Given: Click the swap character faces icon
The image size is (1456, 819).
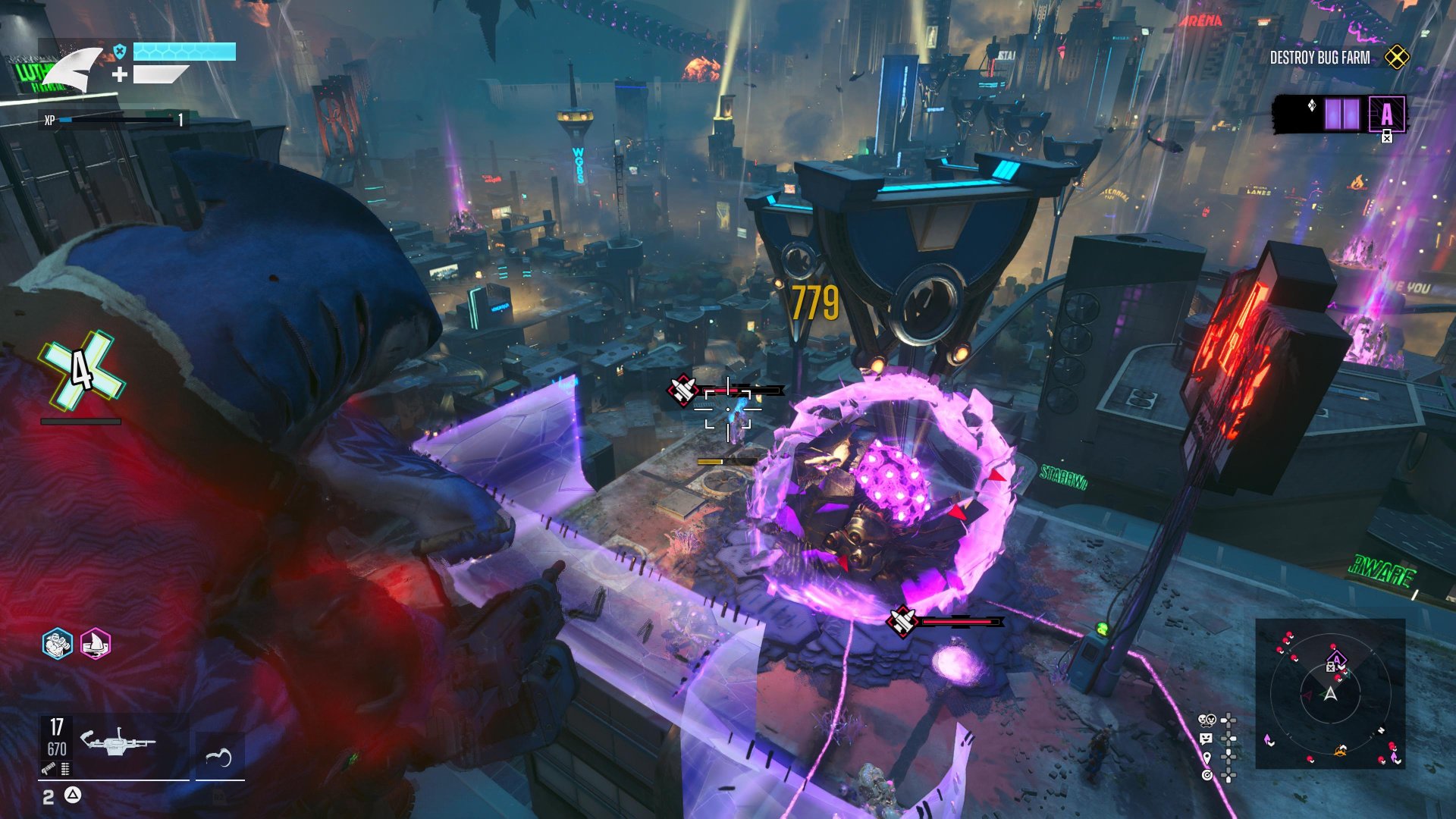Looking at the screenshot, I should pyautogui.click(x=1207, y=720).
